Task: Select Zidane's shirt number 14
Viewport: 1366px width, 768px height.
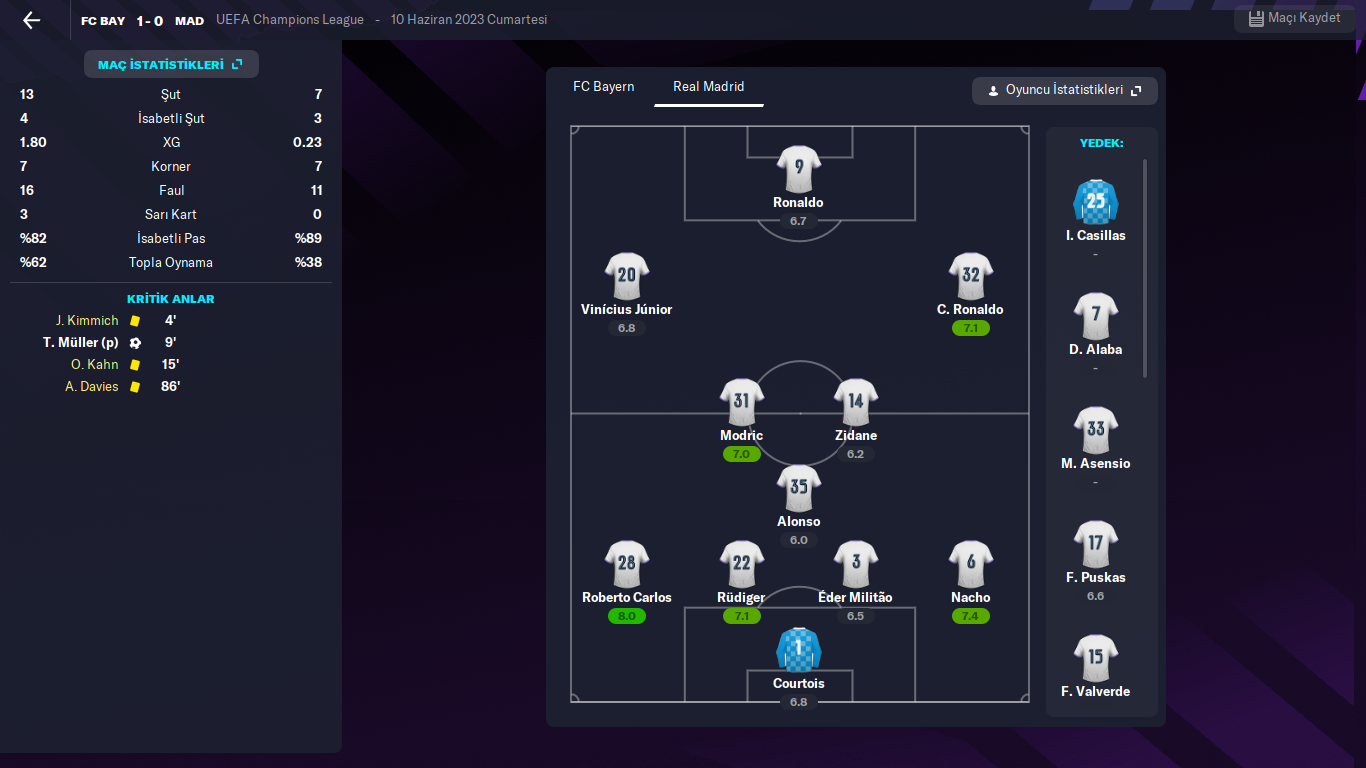Action: pyautogui.click(x=855, y=403)
